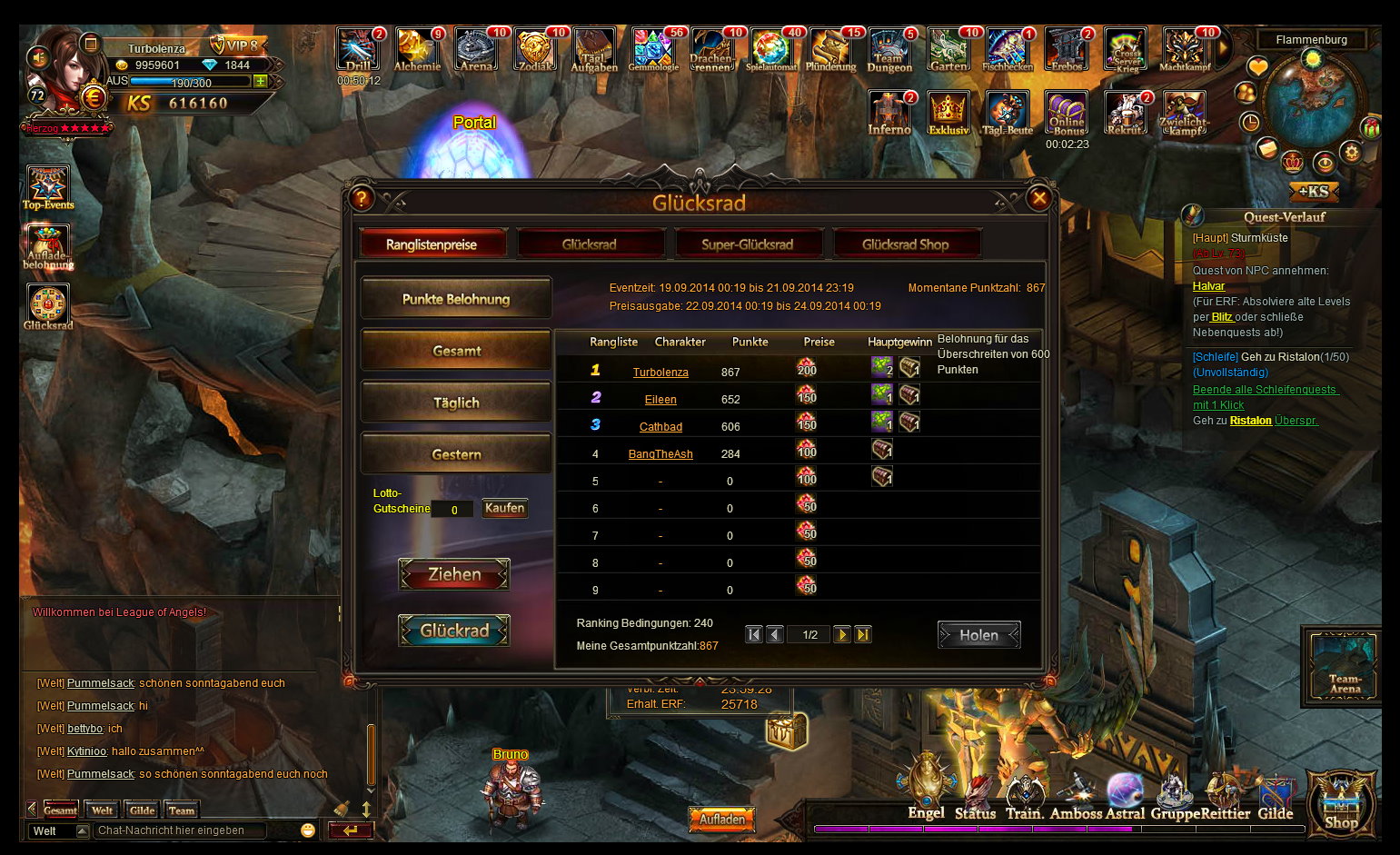Click the red Ziehen button
1400x855 pixels.
click(454, 574)
